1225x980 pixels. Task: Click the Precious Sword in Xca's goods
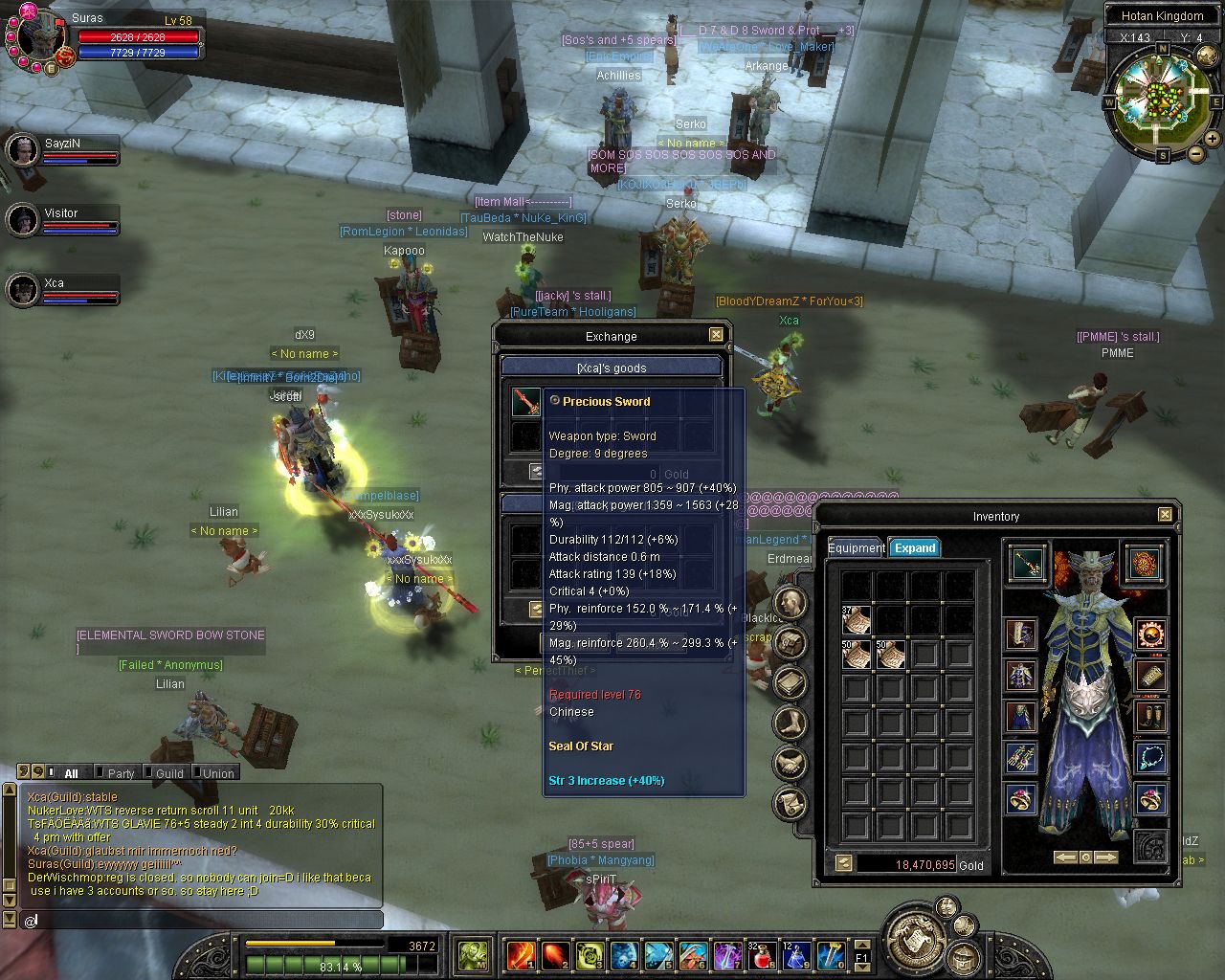point(525,402)
